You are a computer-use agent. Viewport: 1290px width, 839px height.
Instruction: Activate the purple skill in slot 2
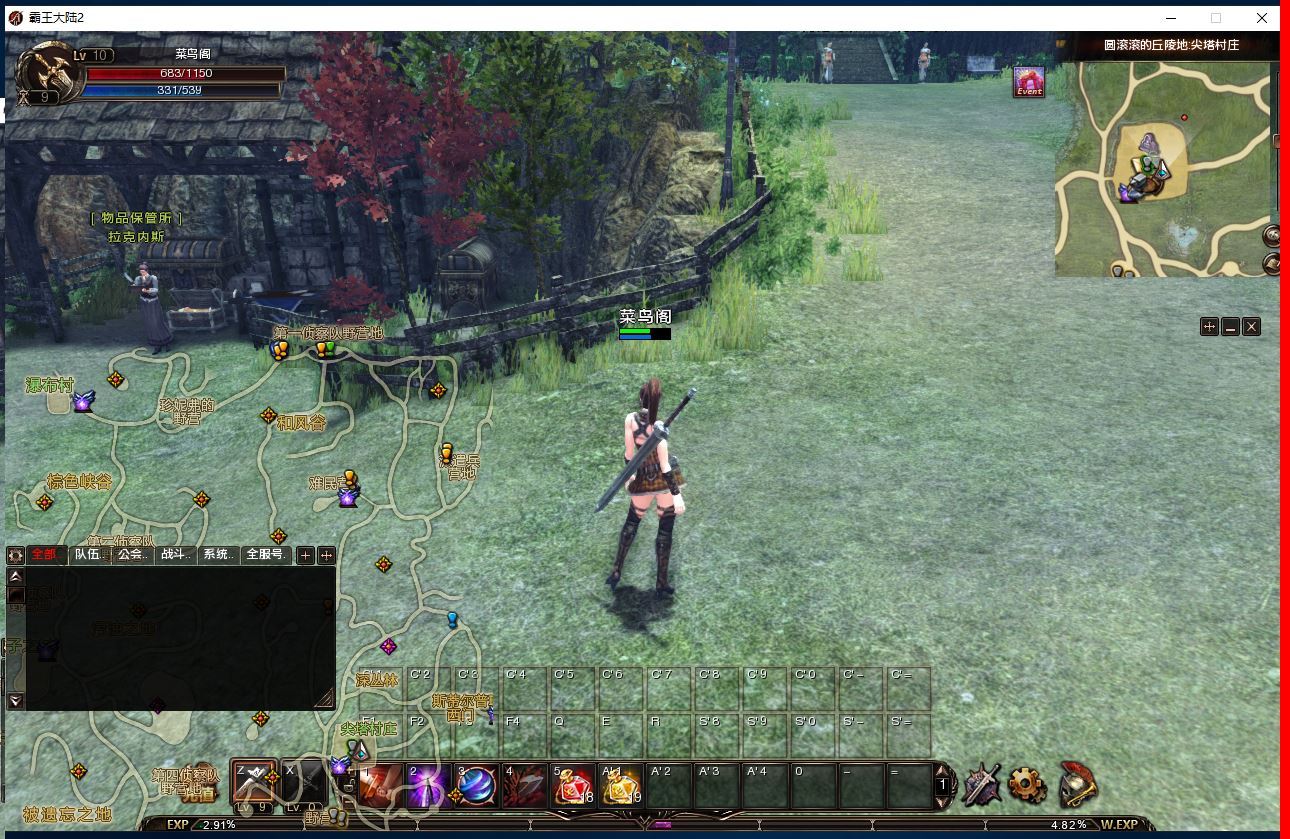pyautogui.click(x=427, y=786)
